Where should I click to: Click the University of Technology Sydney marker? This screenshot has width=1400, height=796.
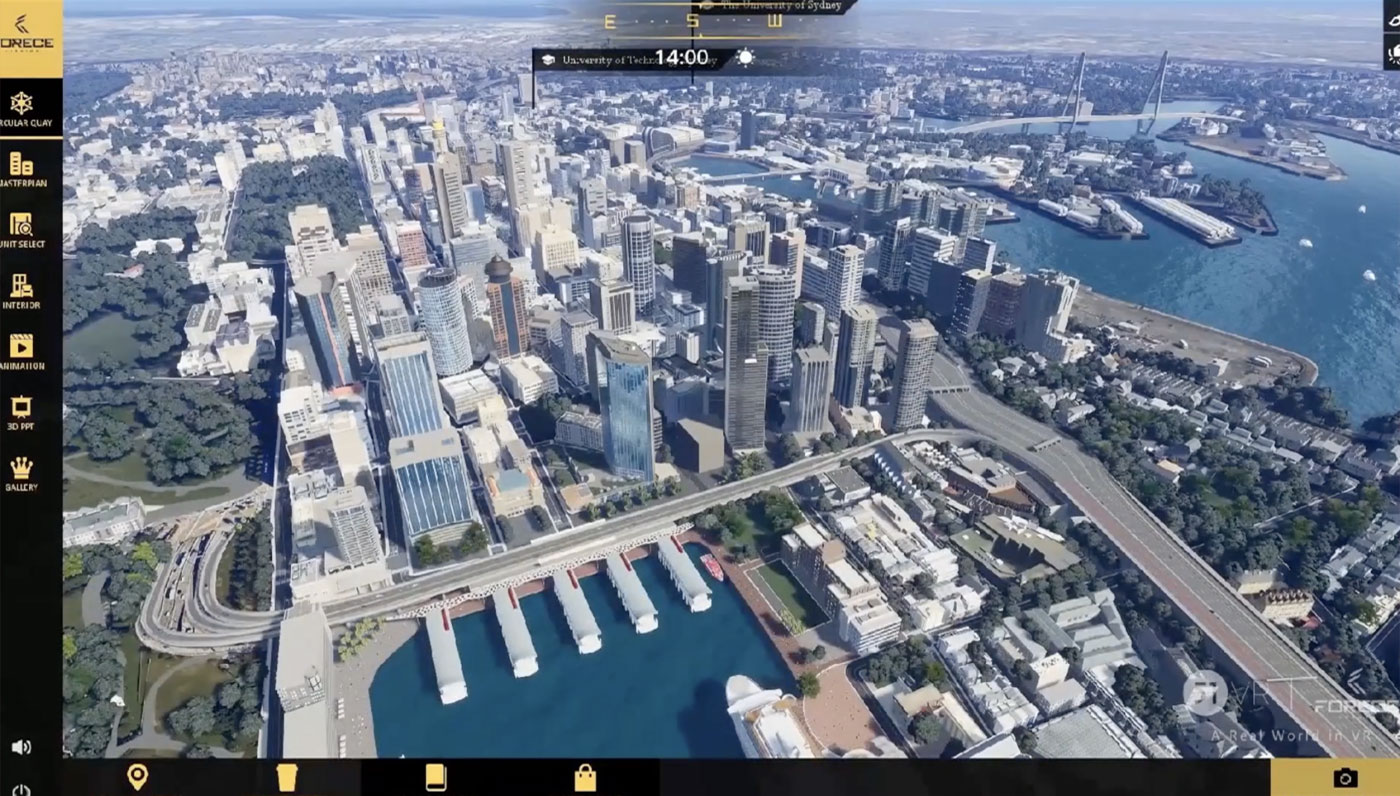coord(630,60)
